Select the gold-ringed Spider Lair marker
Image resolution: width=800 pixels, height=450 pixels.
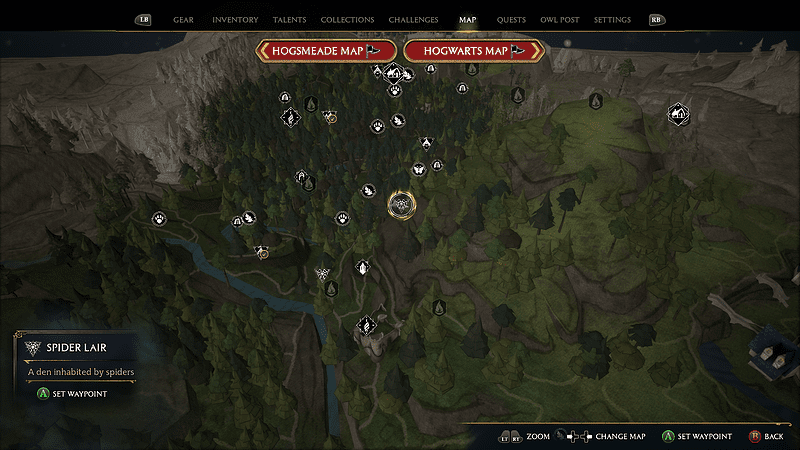(401, 204)
